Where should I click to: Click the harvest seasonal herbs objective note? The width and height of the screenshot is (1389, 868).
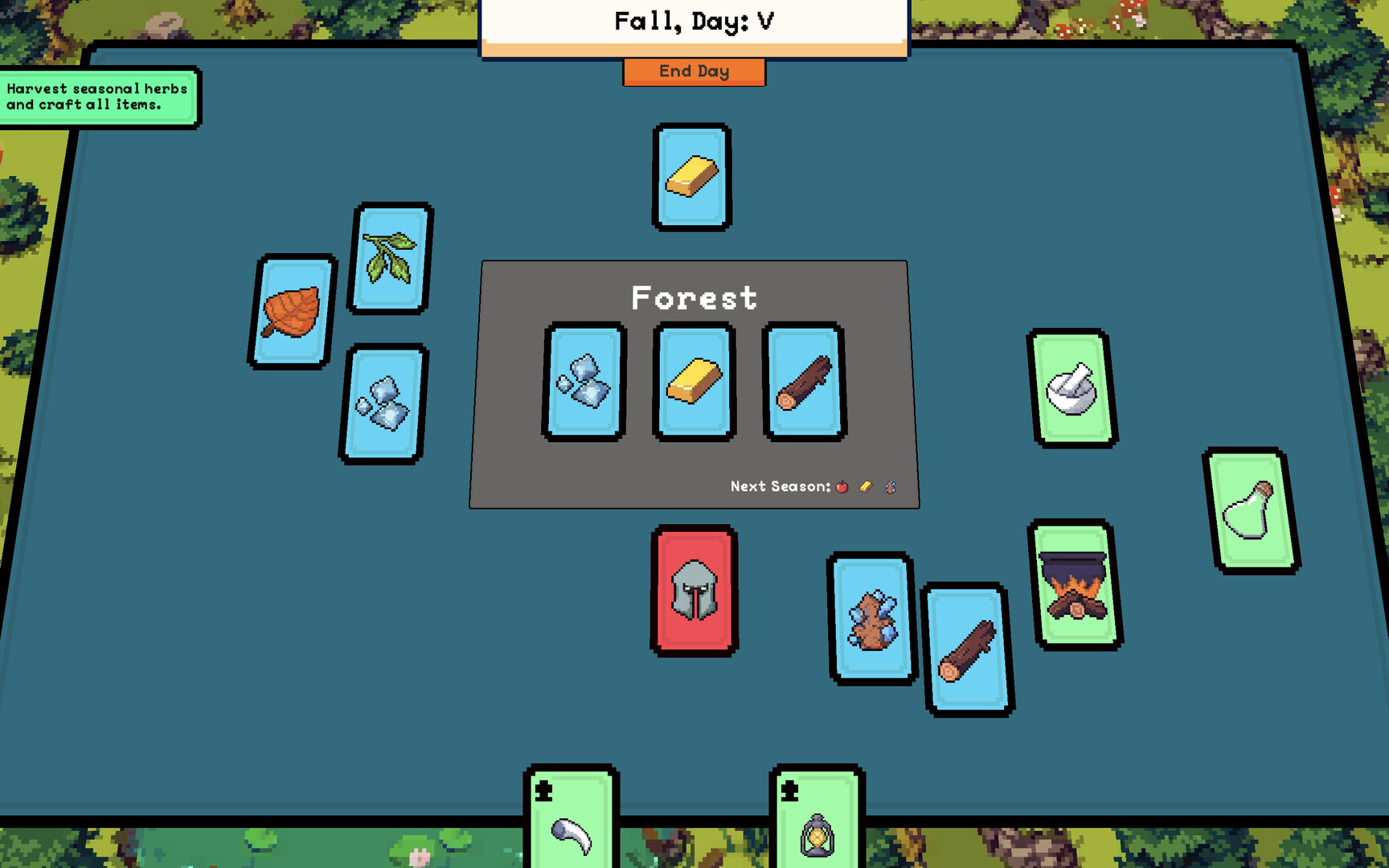point(98,96)
